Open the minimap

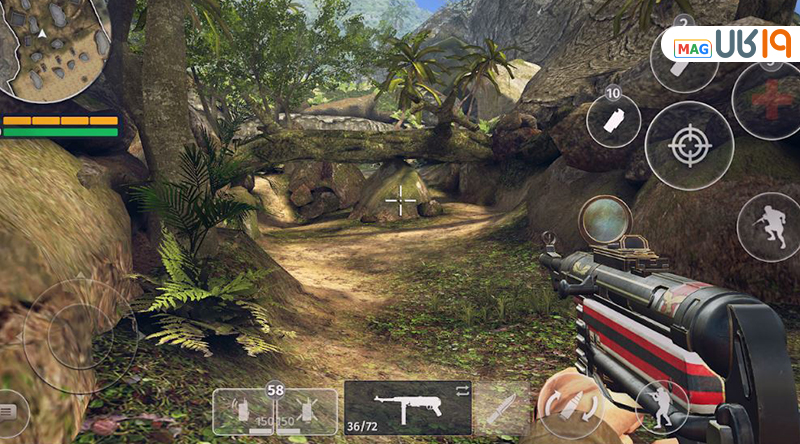(x=55, y=50)
